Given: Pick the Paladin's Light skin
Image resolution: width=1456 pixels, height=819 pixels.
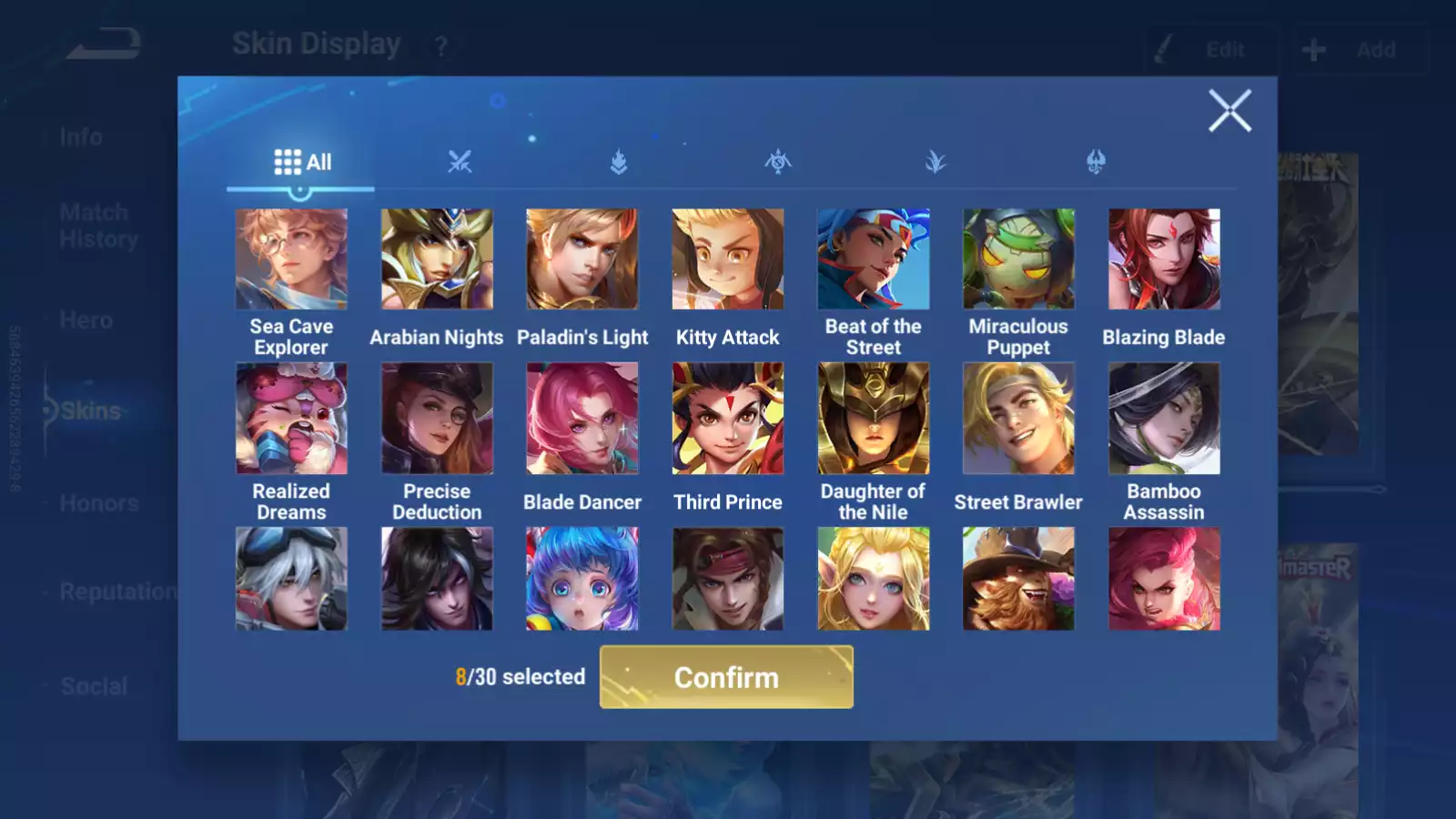Looking at the screenshot, I should (x=582, y=259).
